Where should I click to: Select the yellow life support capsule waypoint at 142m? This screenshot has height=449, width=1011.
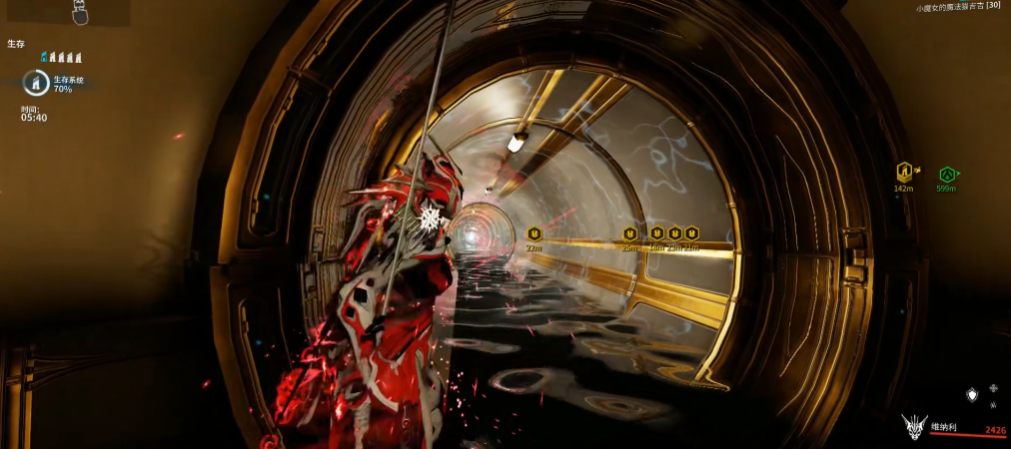click(905, 173)
